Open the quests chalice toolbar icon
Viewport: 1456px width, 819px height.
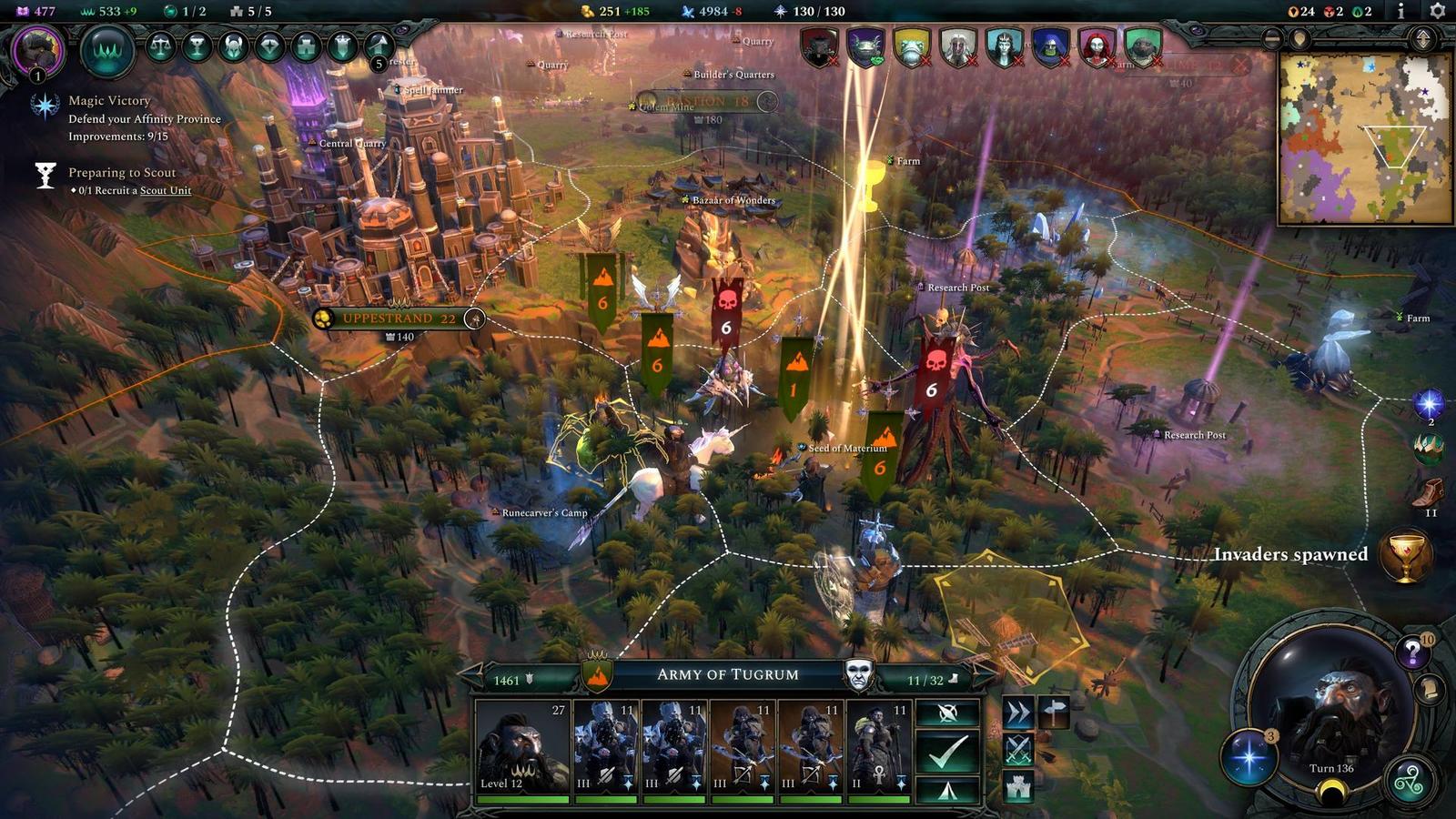(x=197, y=46)
